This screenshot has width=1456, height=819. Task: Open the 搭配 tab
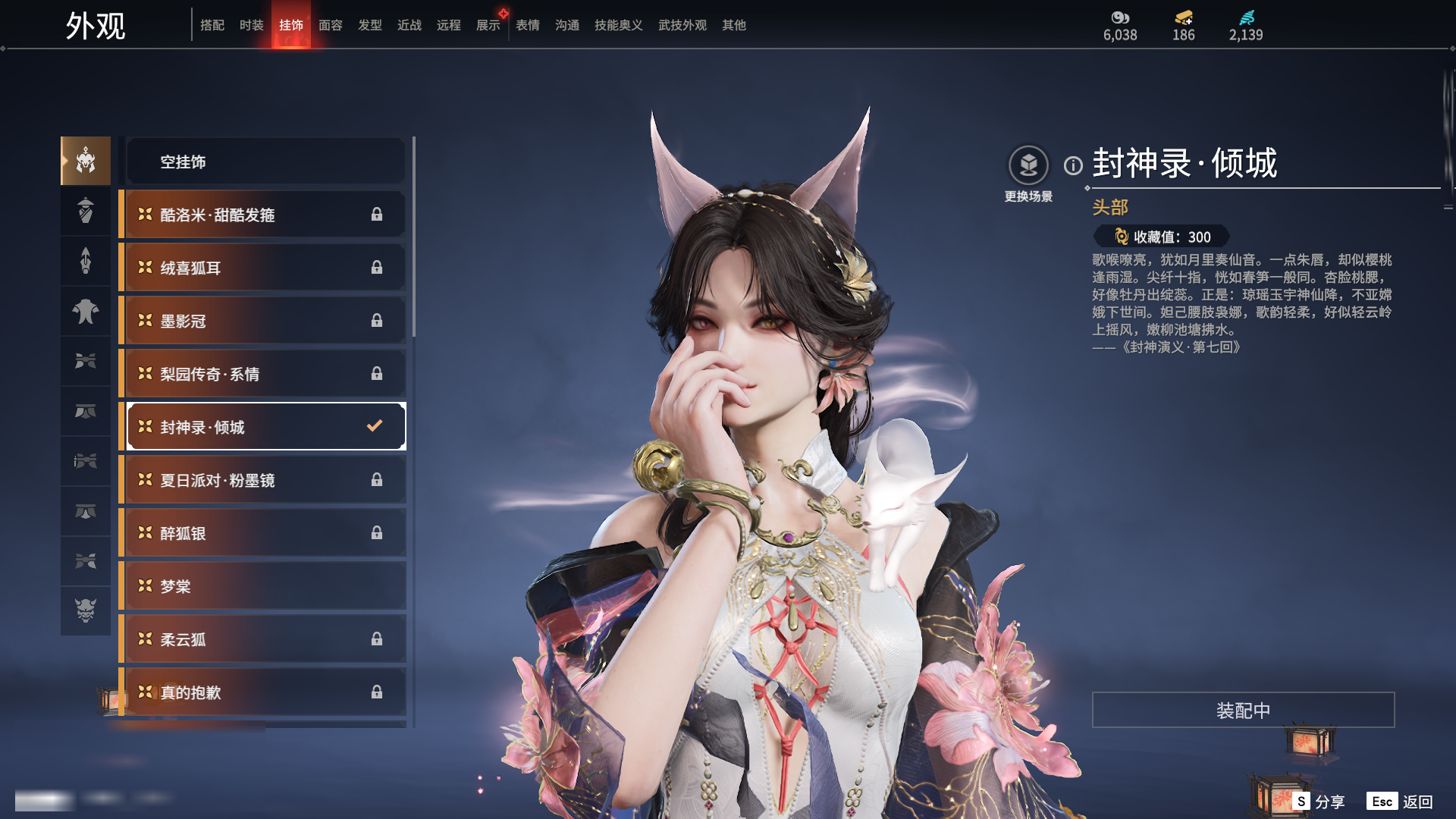212,25
